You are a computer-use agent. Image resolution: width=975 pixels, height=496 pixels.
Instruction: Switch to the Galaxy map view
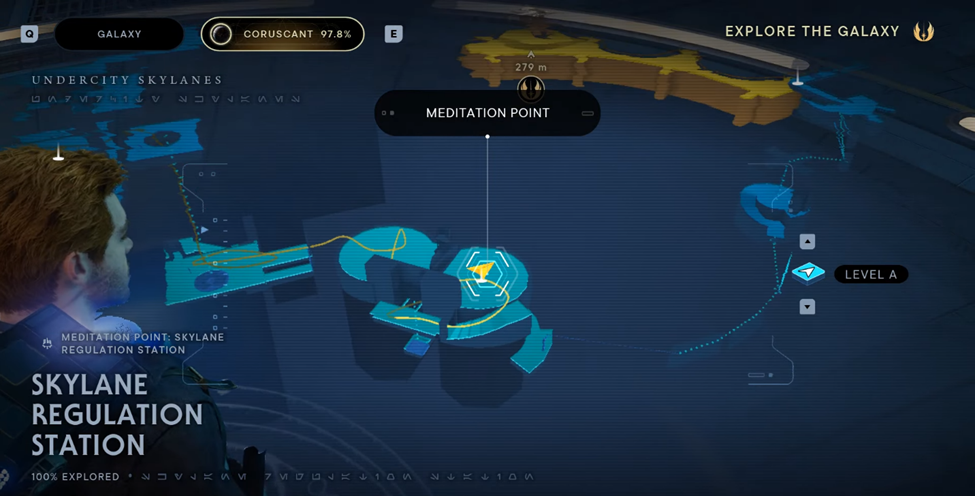coord(119,34)
